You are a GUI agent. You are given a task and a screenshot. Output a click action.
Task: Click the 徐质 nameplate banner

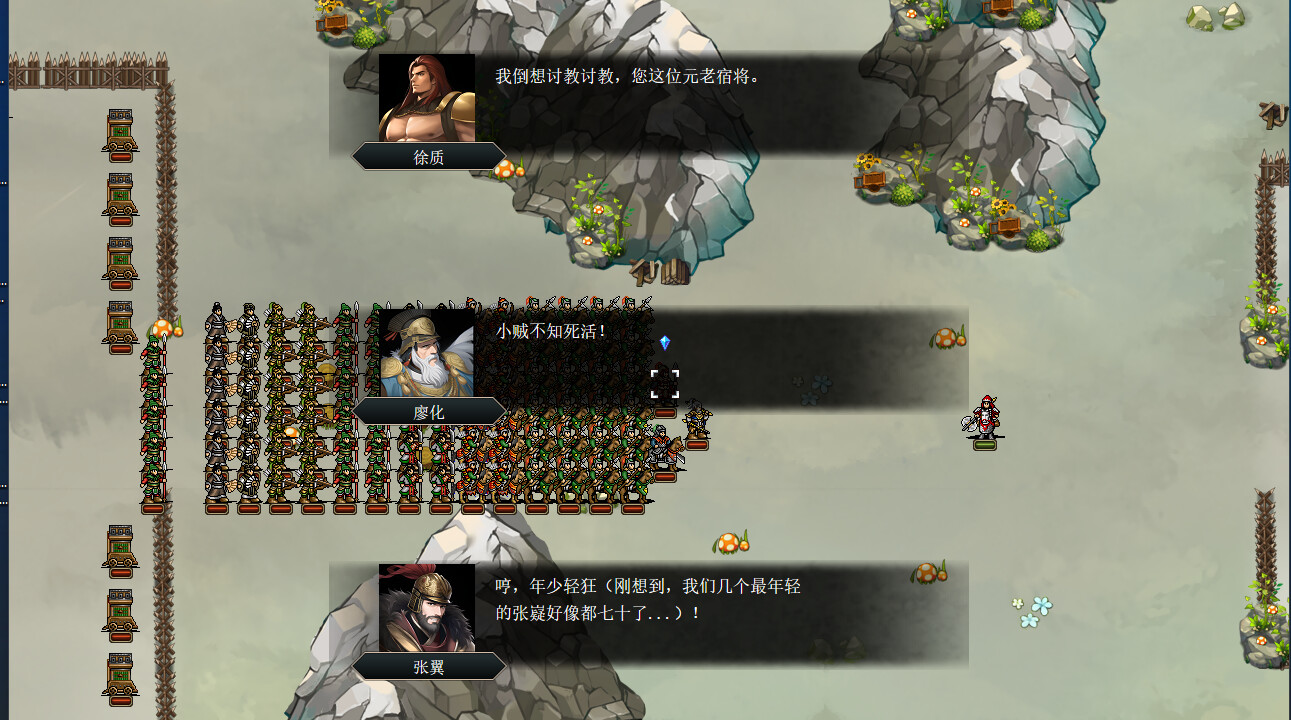click(x=427, y=156)
